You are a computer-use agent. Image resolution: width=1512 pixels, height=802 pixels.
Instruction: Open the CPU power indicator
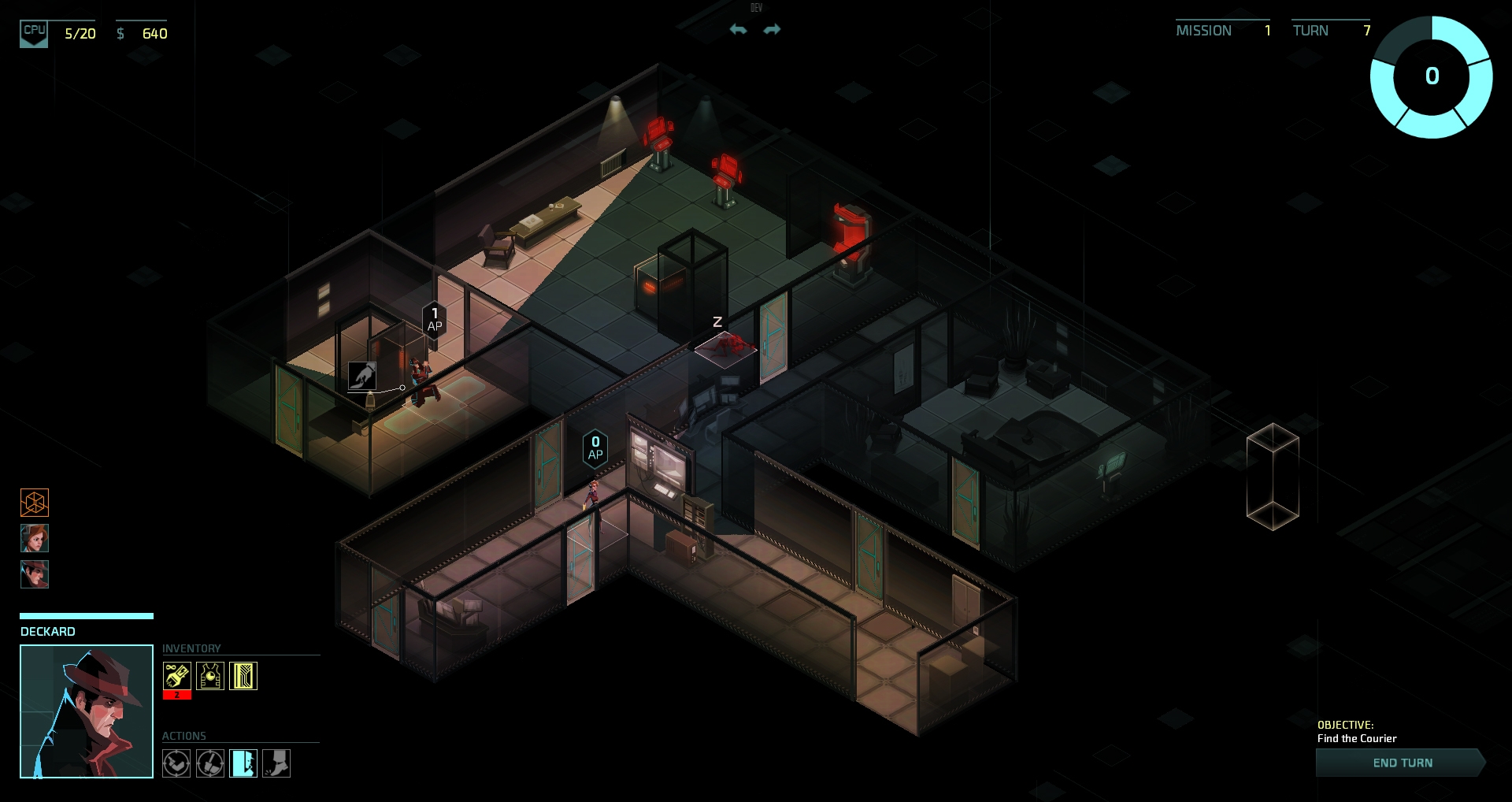coord(34,33)
